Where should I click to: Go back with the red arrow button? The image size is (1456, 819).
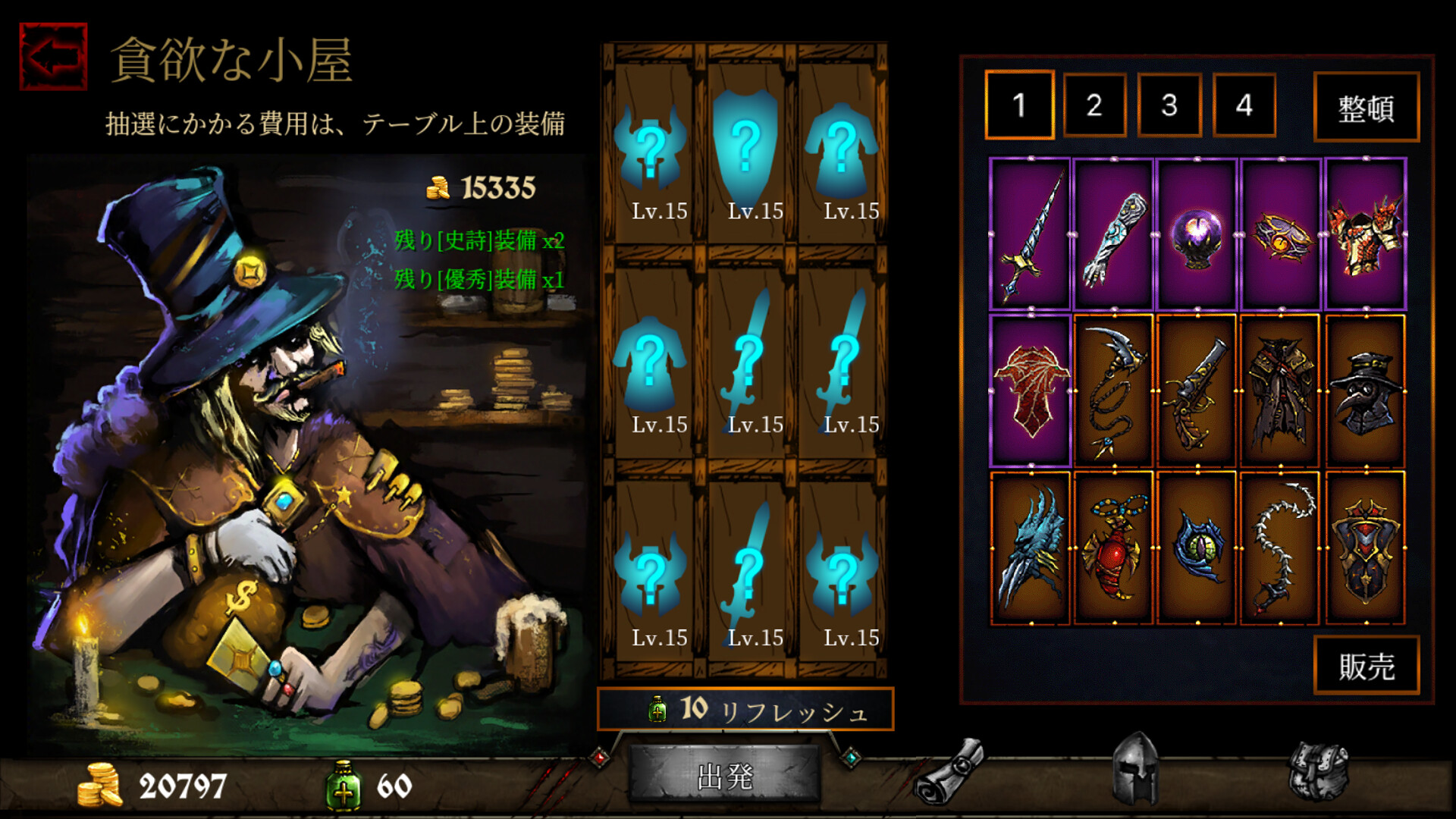53,57
